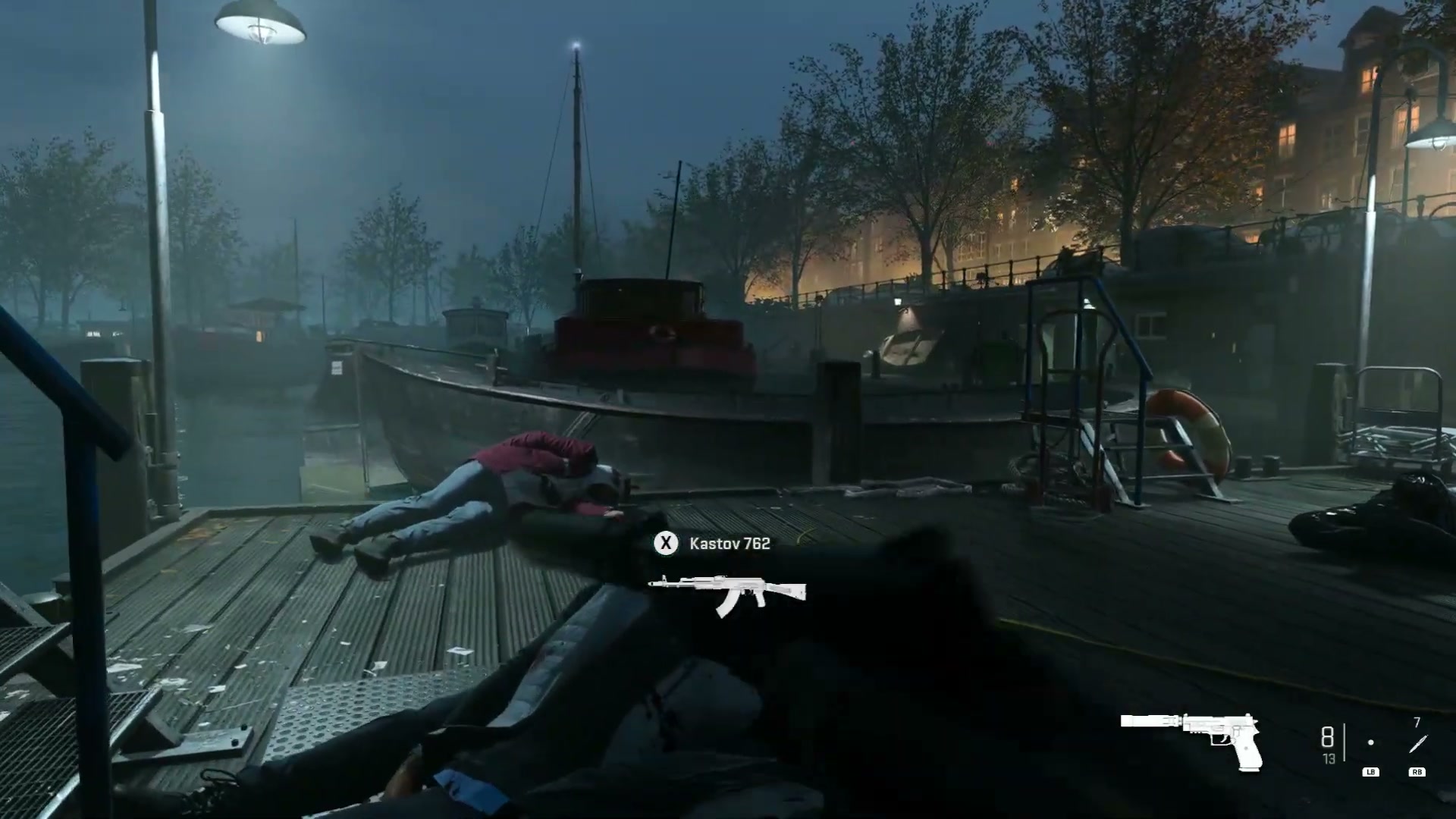Click the ammo divider line in the HUD
This screenshot has width=1456, height=819.
point(1345,743)
